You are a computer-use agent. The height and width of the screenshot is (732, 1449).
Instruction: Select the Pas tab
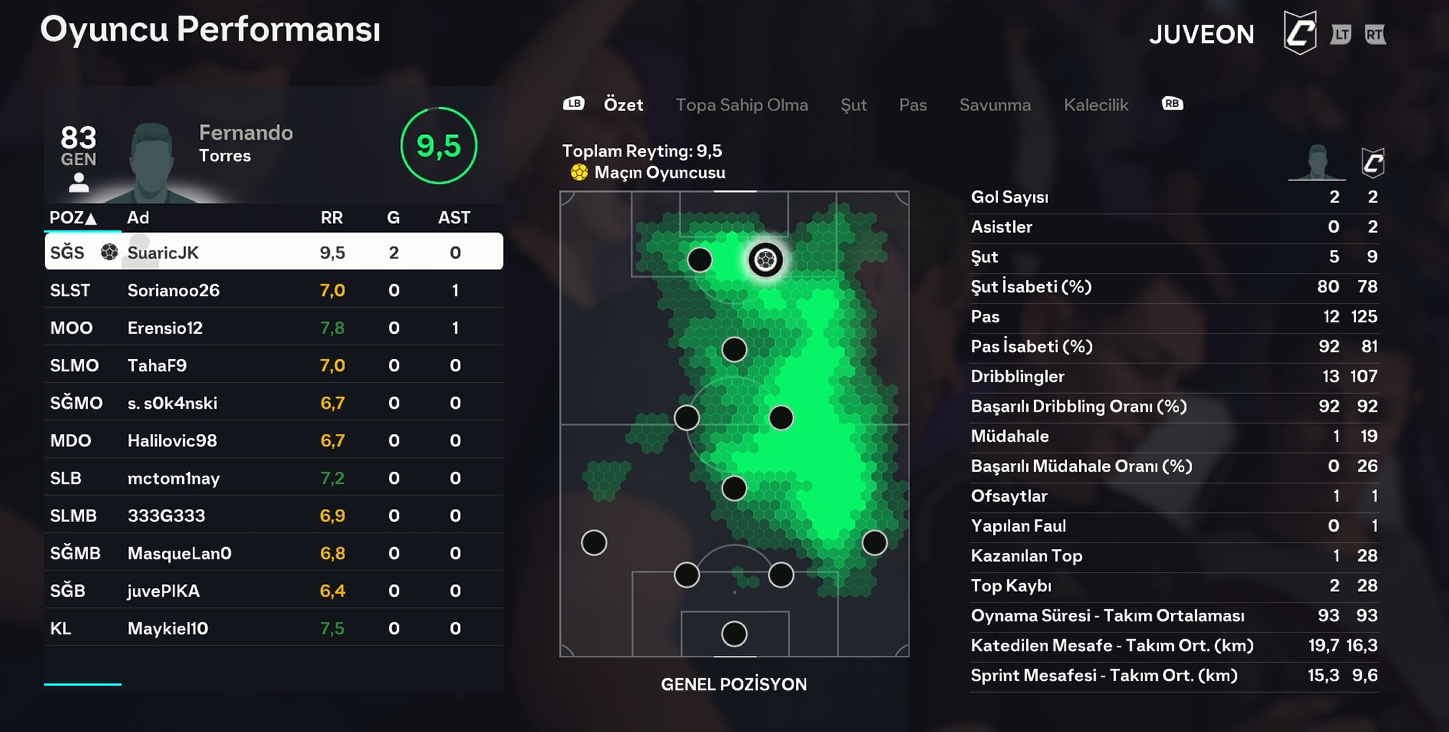tap(913, 105)
